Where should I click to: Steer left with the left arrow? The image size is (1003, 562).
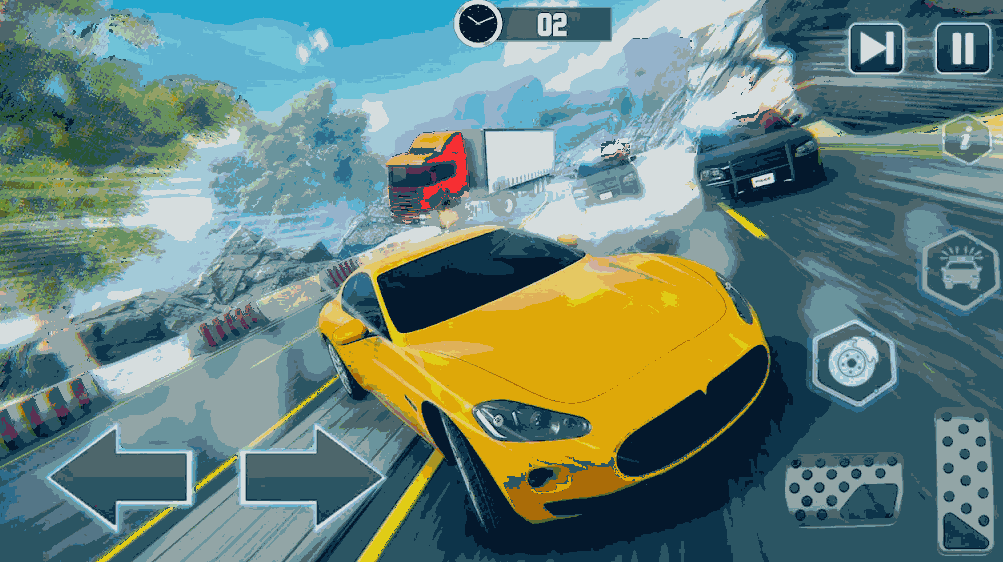tap(120, 475)
